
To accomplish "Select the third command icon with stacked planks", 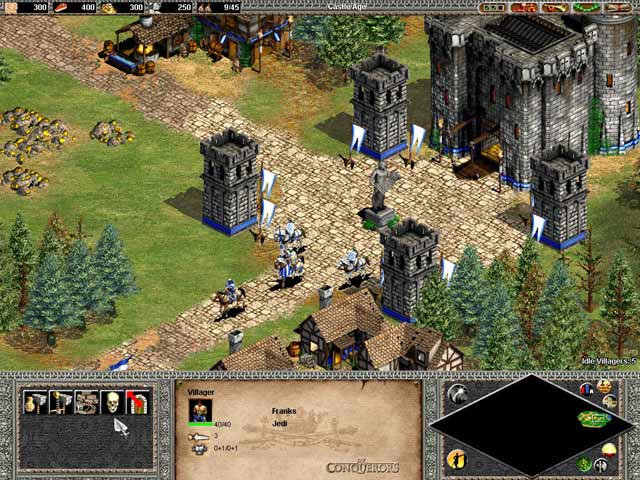I will [x=87, y=402].
